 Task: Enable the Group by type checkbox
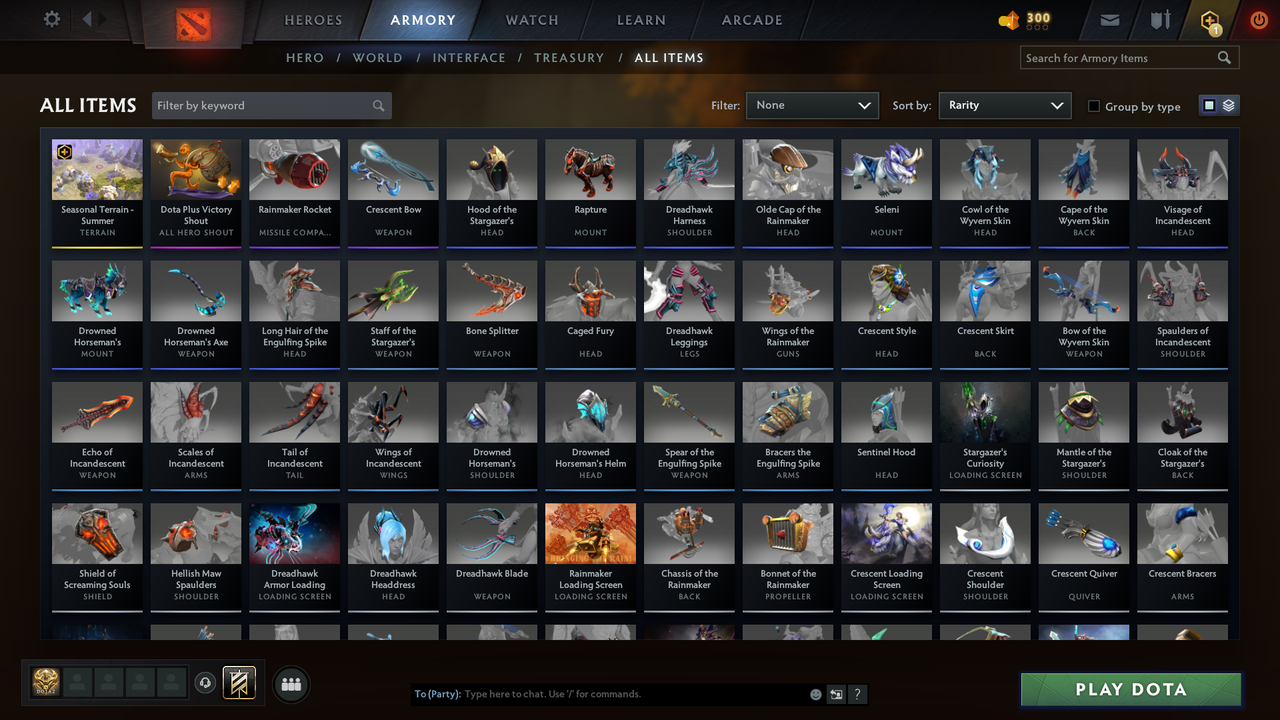point(1095,106)
